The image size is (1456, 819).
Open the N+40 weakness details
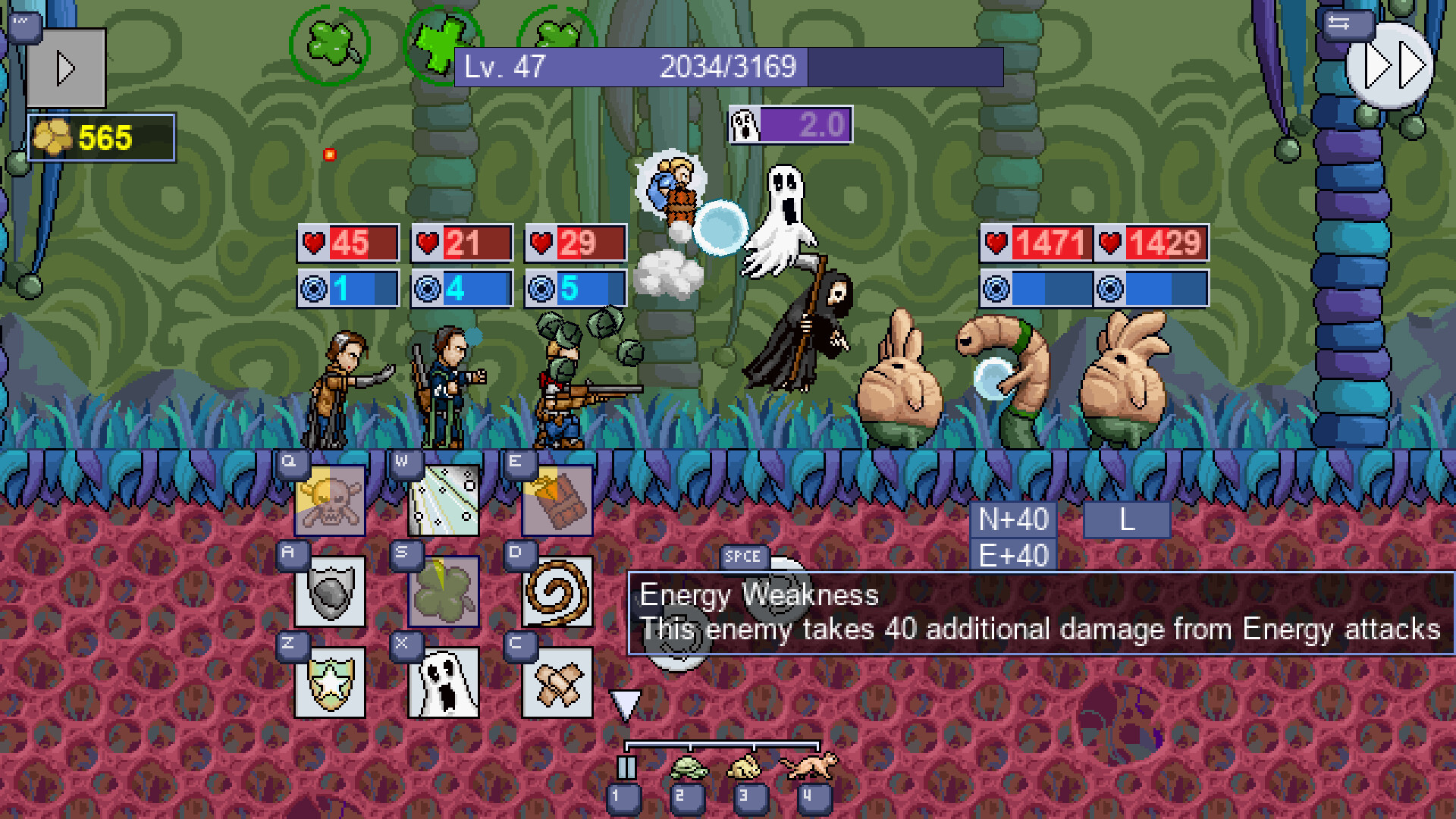point(1012,519)
